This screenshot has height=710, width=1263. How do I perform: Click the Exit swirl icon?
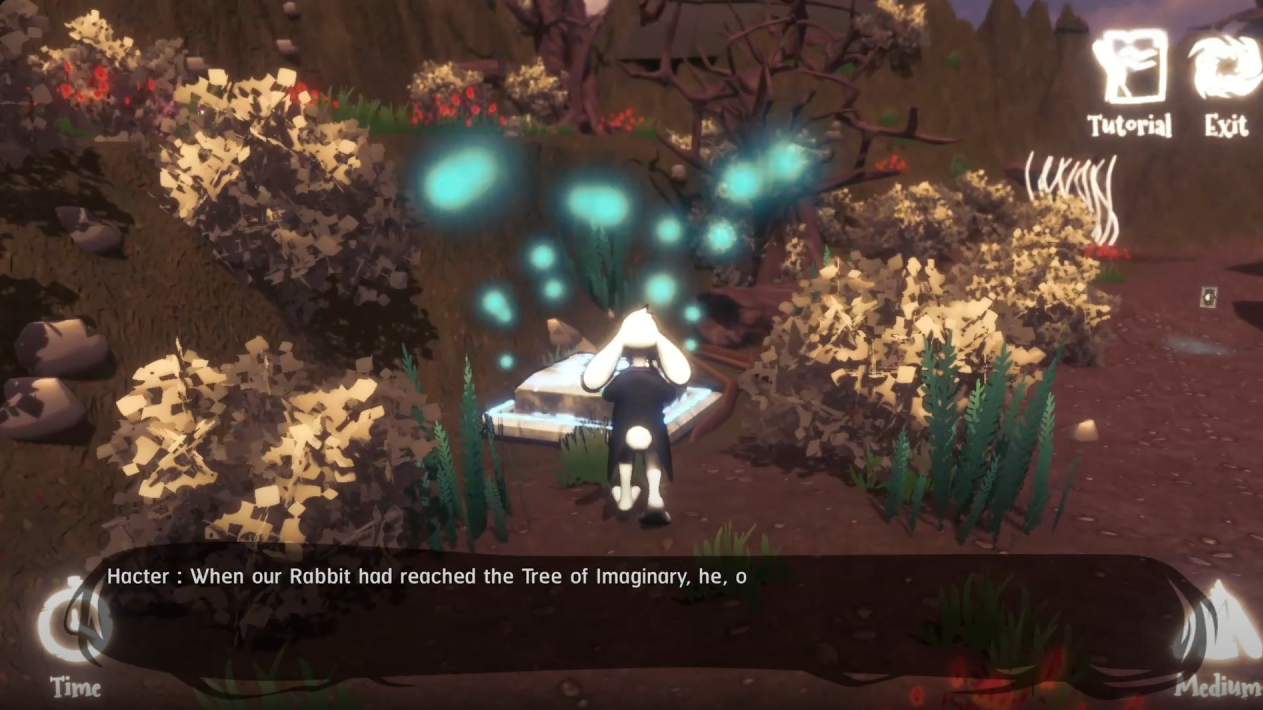click(1225, 68)
